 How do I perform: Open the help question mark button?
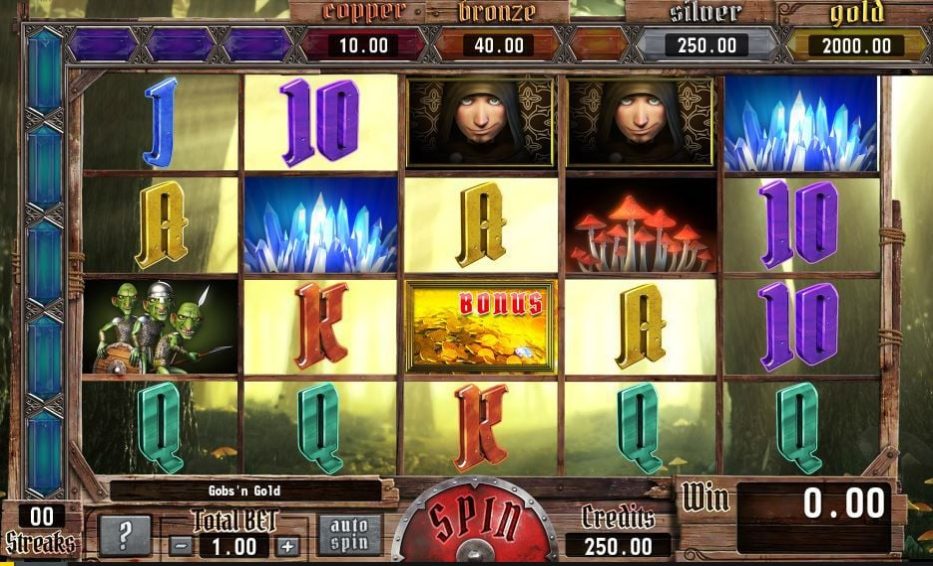point(125,536)
